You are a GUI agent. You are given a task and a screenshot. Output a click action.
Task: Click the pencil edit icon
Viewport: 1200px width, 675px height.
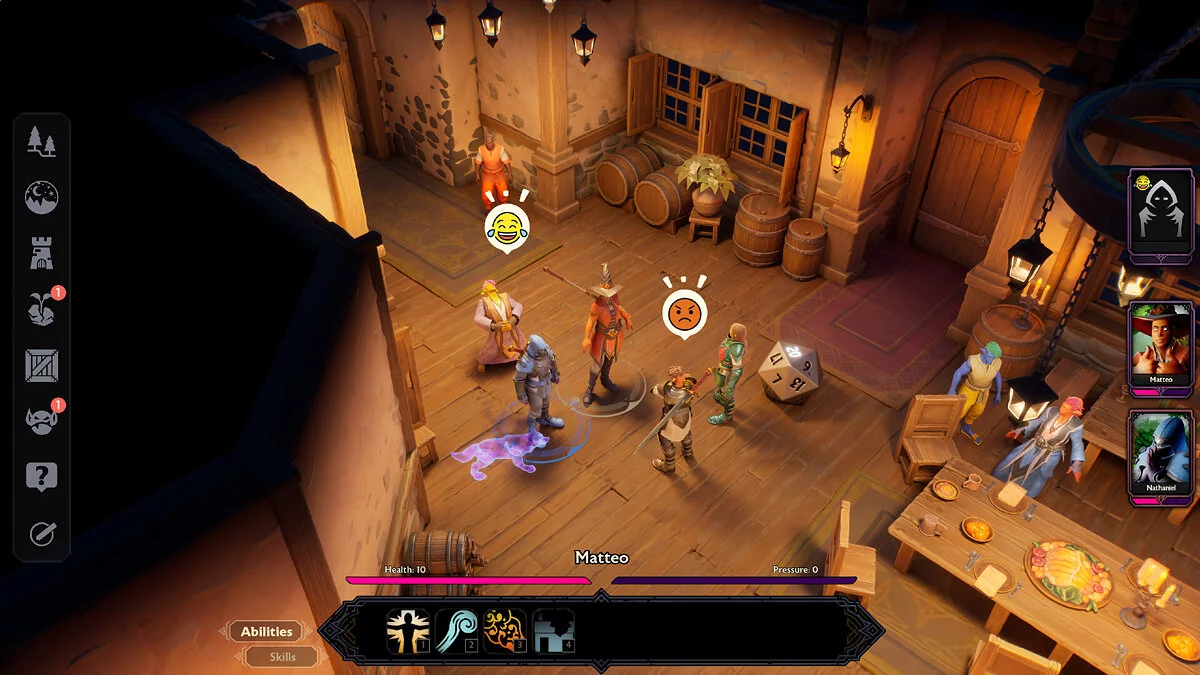[42, 534]
